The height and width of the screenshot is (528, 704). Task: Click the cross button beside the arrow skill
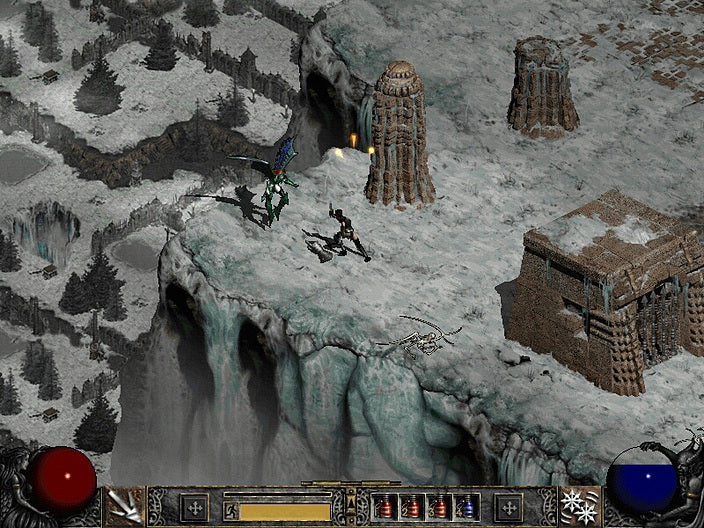[193, 506]
